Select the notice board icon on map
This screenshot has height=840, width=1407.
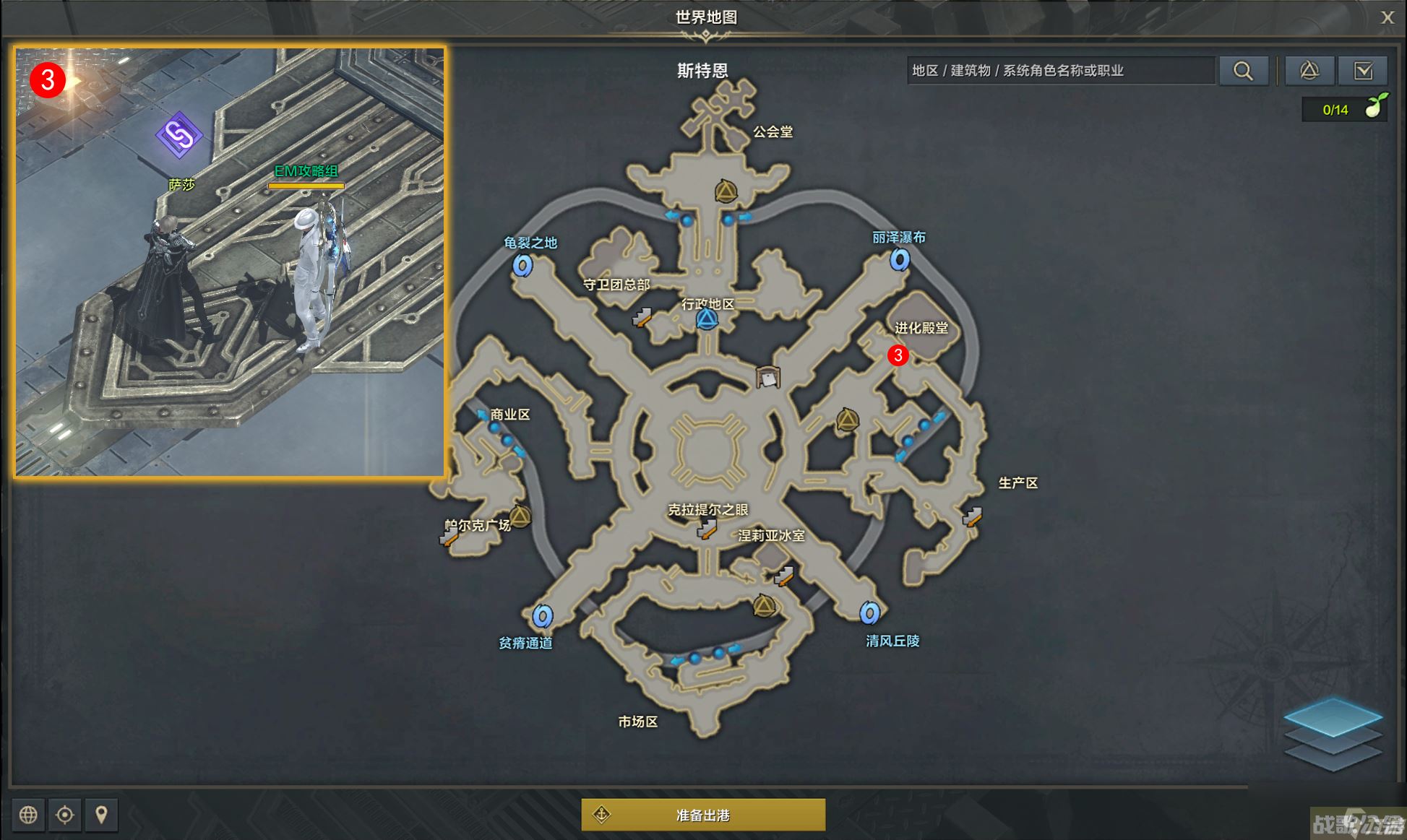[767, 377]
